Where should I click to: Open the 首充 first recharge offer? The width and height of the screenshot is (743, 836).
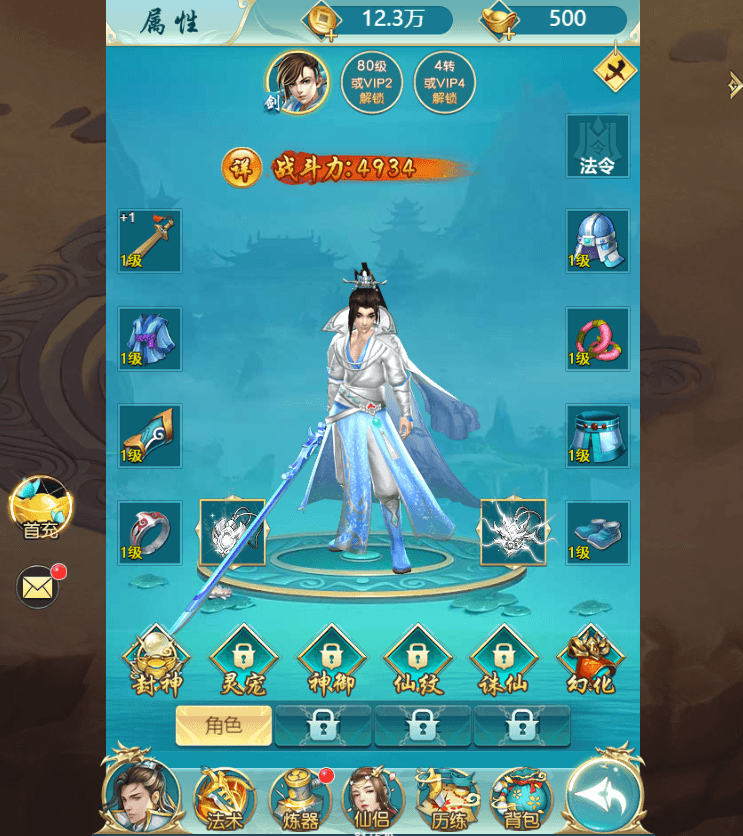tap(41, 508)
